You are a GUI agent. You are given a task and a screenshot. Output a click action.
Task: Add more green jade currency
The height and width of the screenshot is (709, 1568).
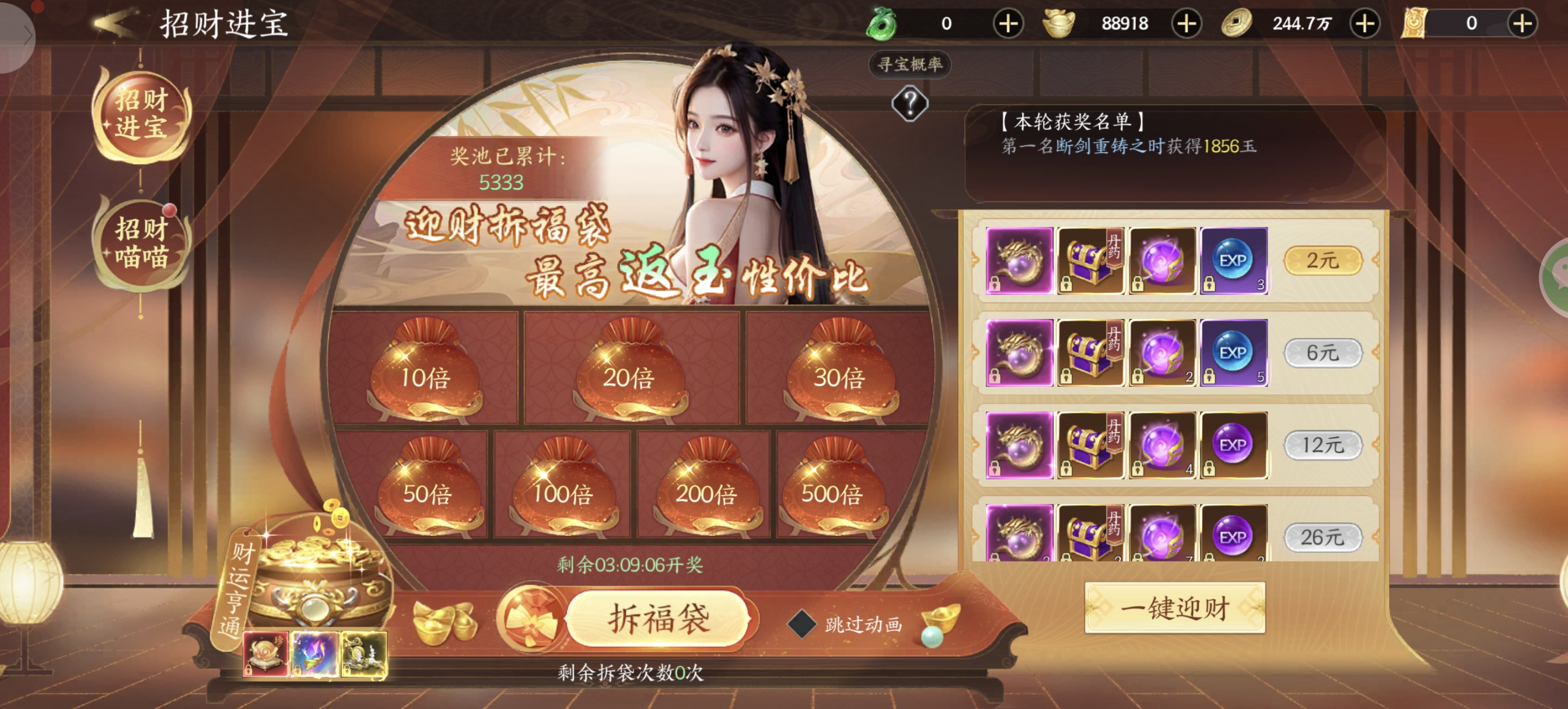pos(1008,24)
